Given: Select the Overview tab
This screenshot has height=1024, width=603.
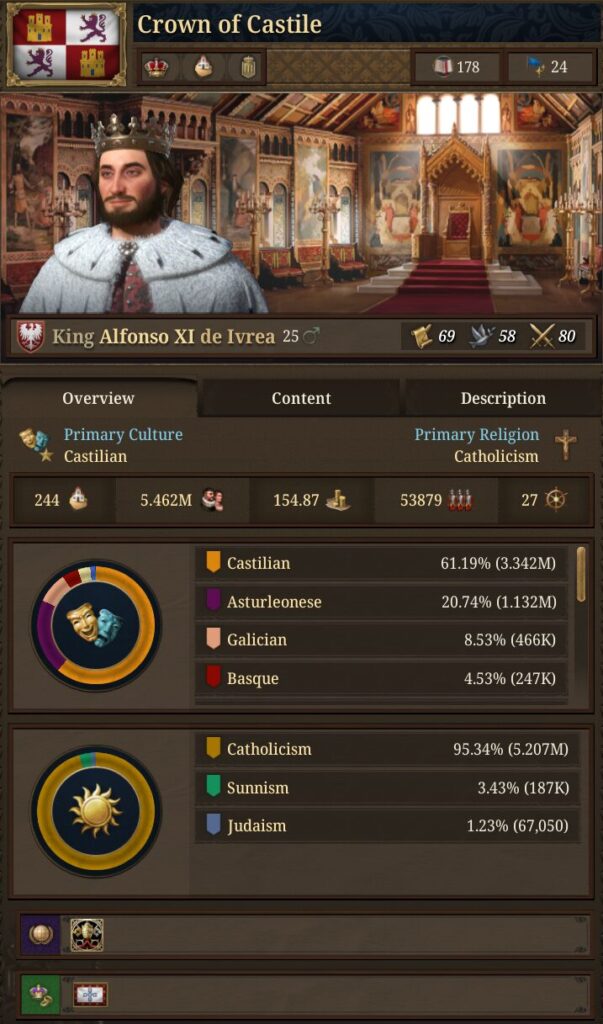Looking at the screenshot, I should (98, 398).
